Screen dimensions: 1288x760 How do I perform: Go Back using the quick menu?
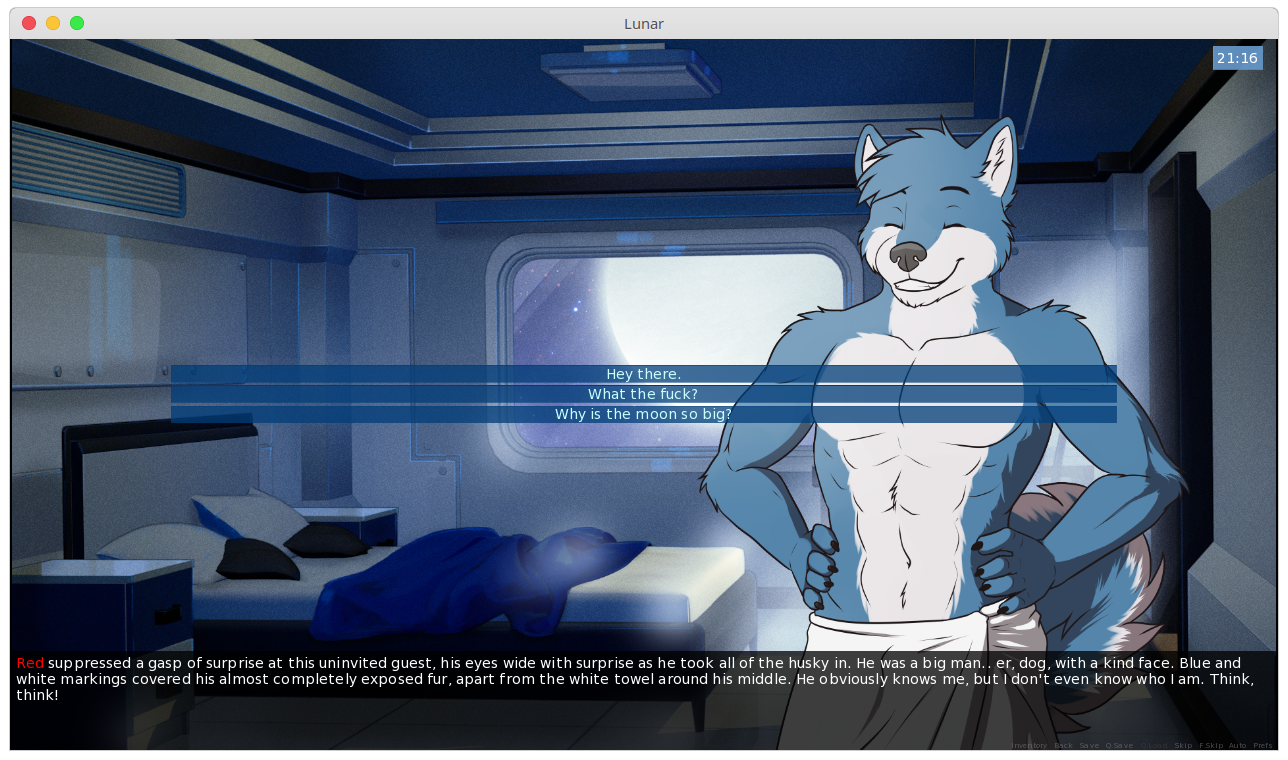1063,746
